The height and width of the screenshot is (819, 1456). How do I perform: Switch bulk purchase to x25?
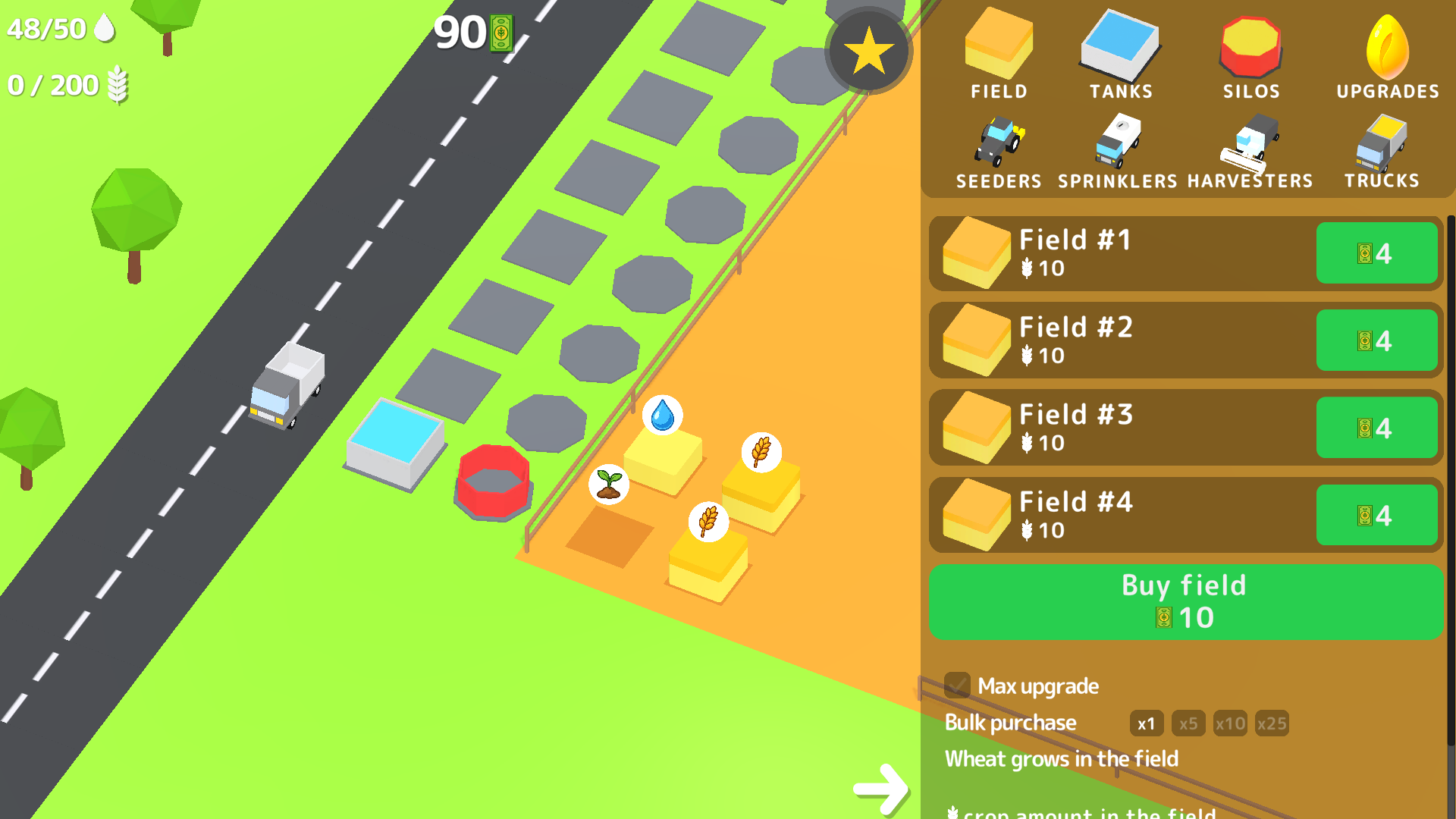pyautogui.click(x=1272, y=723)
